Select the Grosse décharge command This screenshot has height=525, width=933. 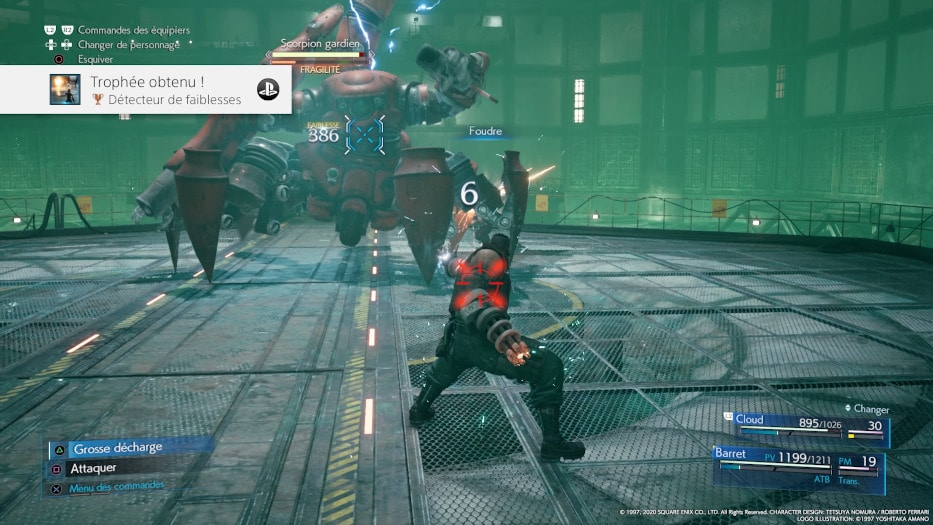click(117, 448)
